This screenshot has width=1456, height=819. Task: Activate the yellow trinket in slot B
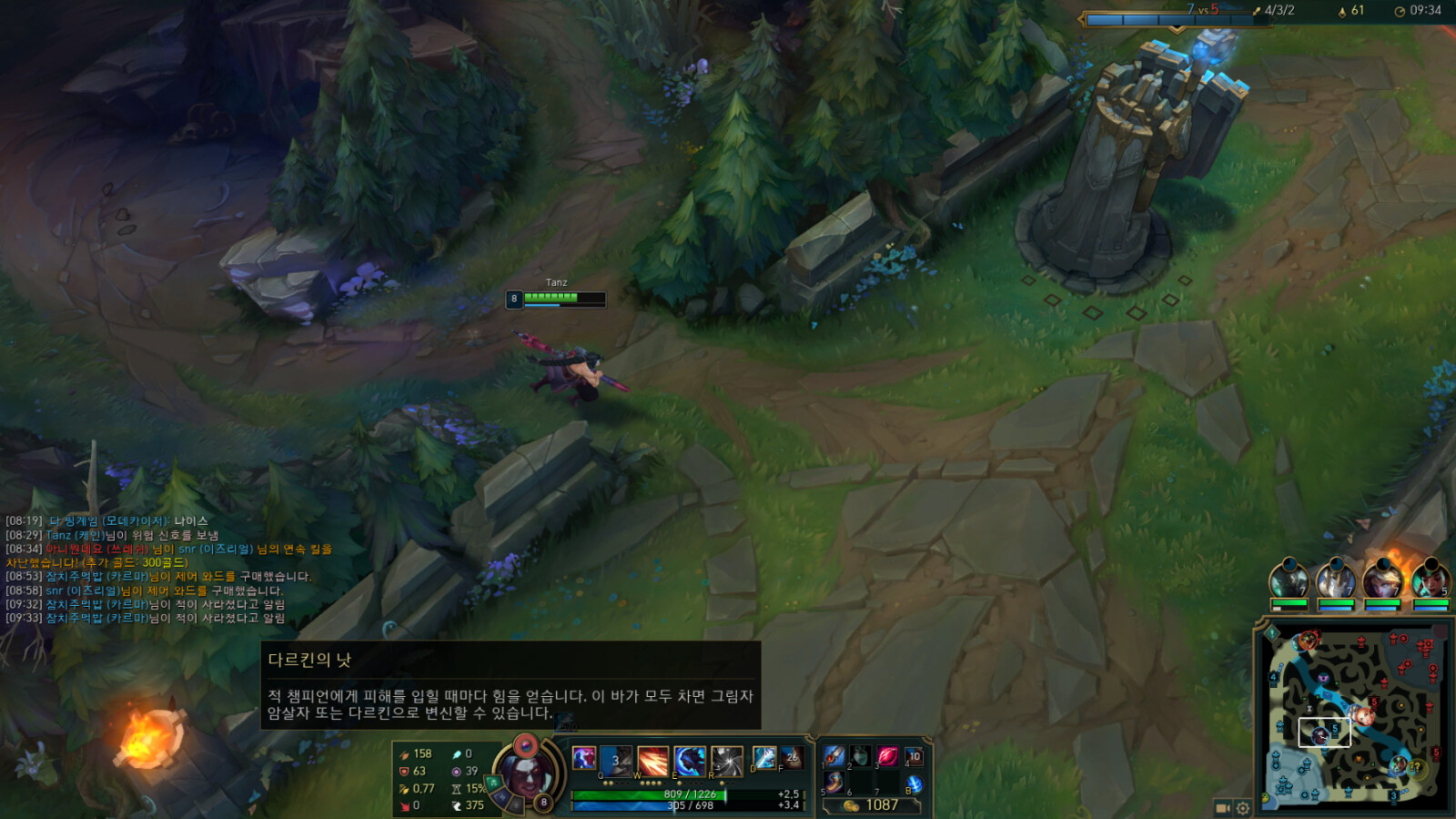tap(914, 783)
